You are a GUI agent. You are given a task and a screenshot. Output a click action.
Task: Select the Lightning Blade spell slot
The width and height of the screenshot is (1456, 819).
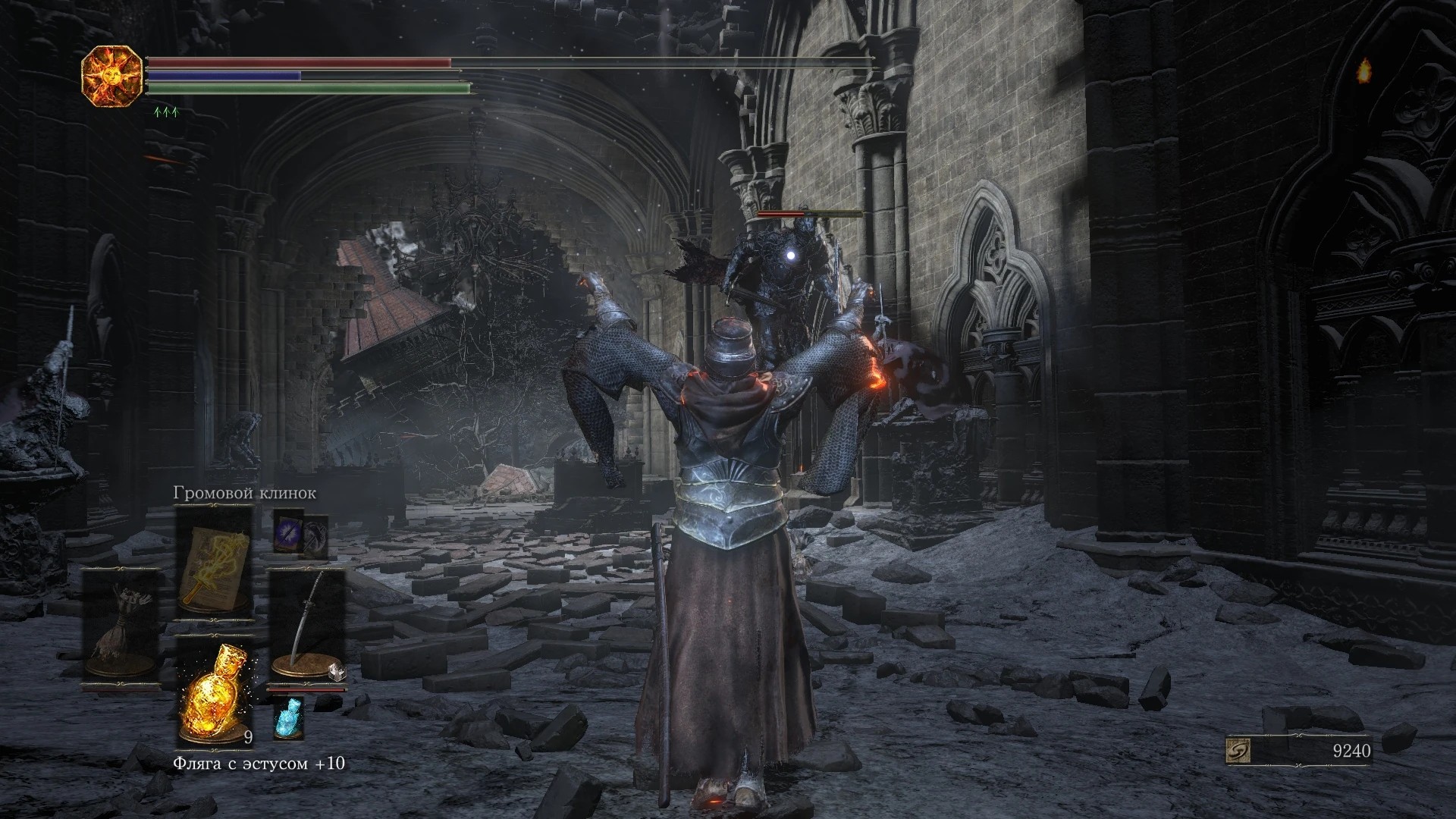tap(213, 562)
